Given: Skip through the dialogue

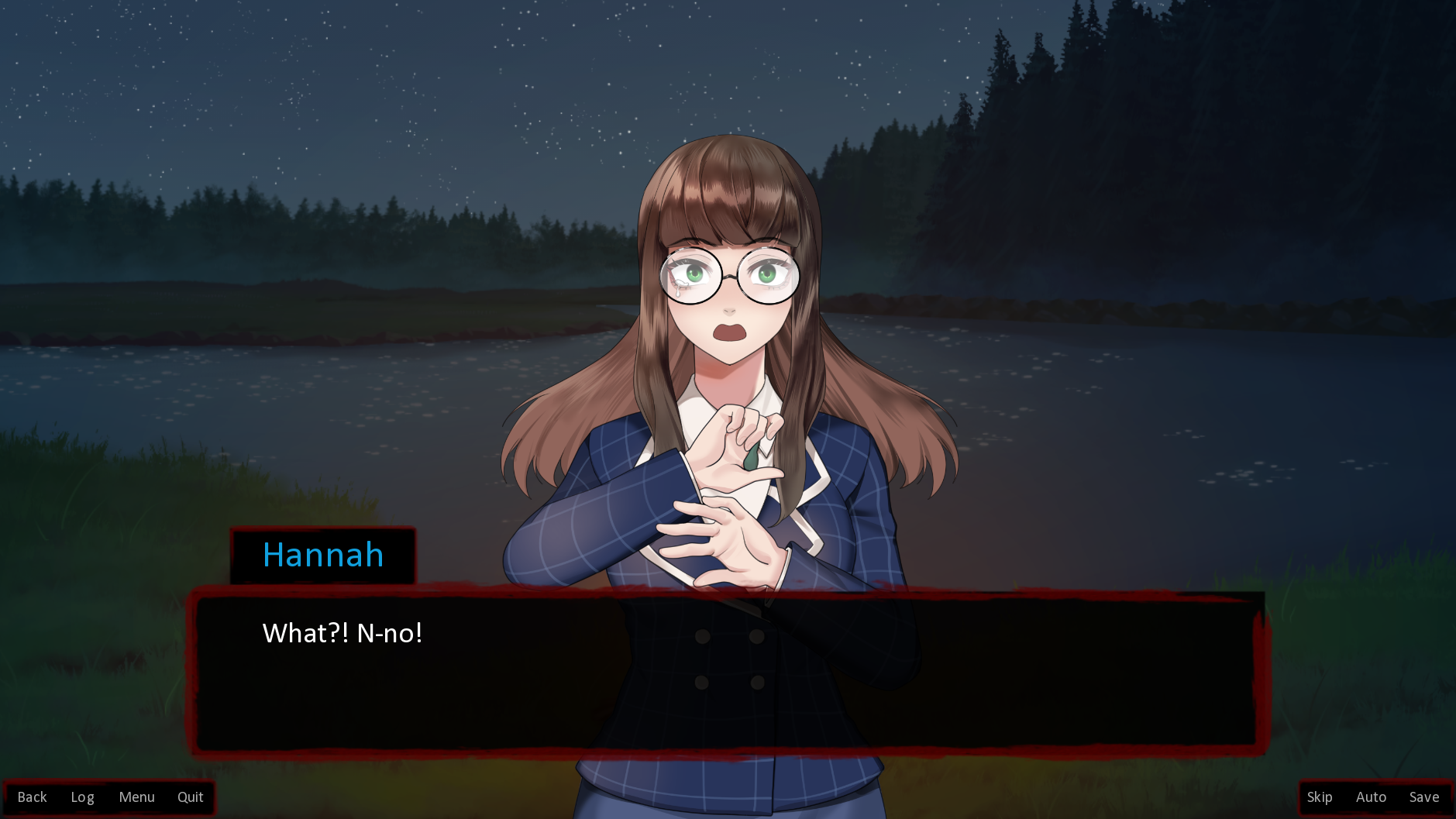Looking at the screenshot, I should point(1319,797).
